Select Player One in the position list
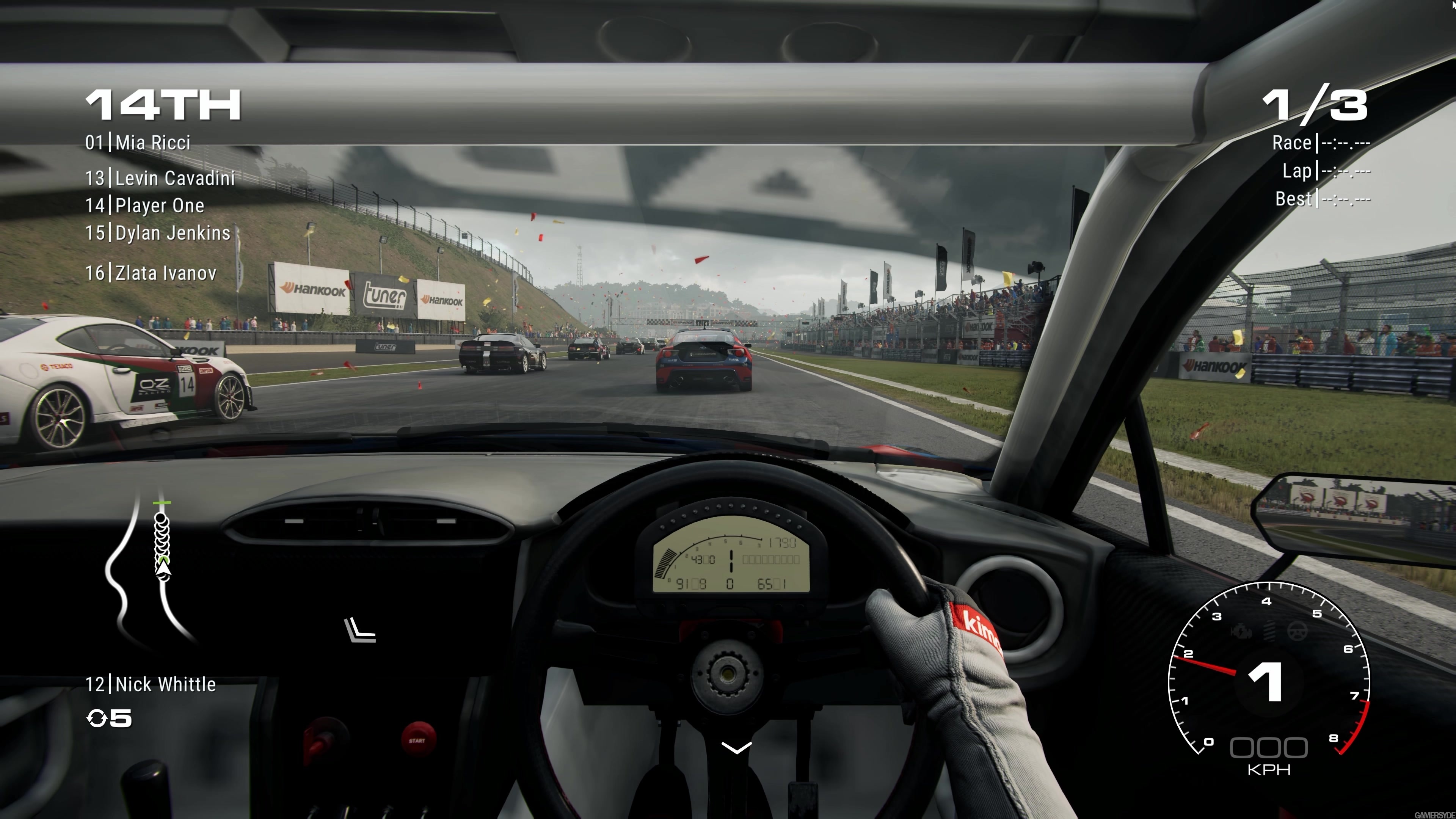Viewport: 1456px width, 819px height. (159, 206)
